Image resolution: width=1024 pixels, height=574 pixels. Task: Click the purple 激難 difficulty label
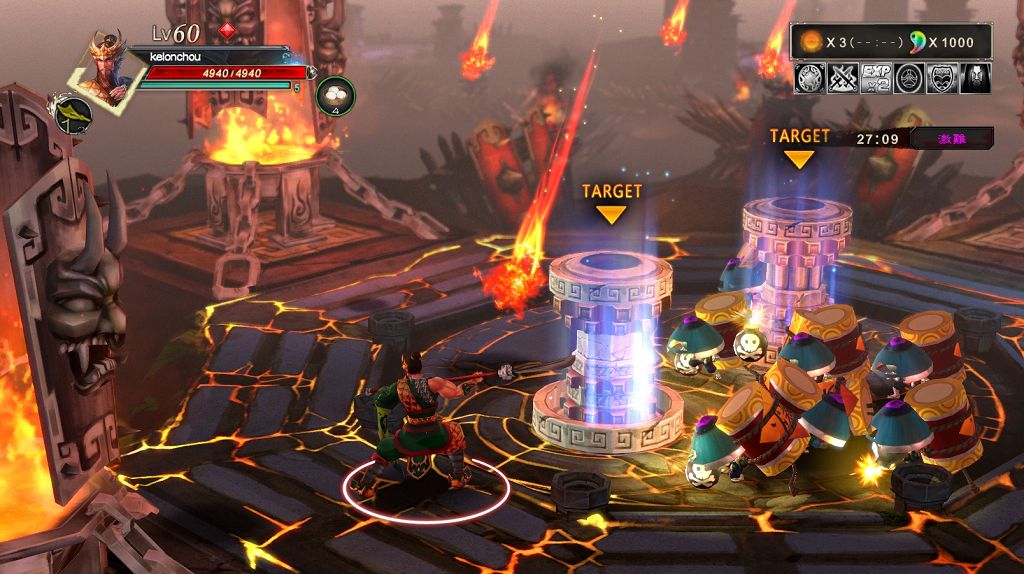[x=951, y=138]
